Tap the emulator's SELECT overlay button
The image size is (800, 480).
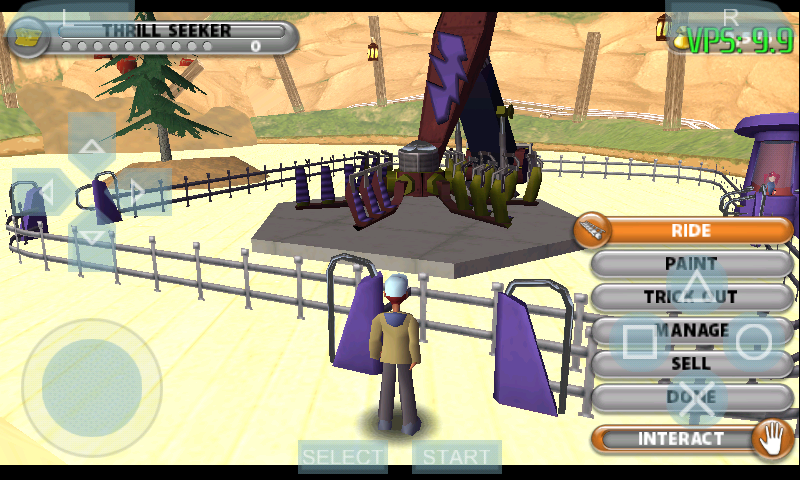point(343,457)
